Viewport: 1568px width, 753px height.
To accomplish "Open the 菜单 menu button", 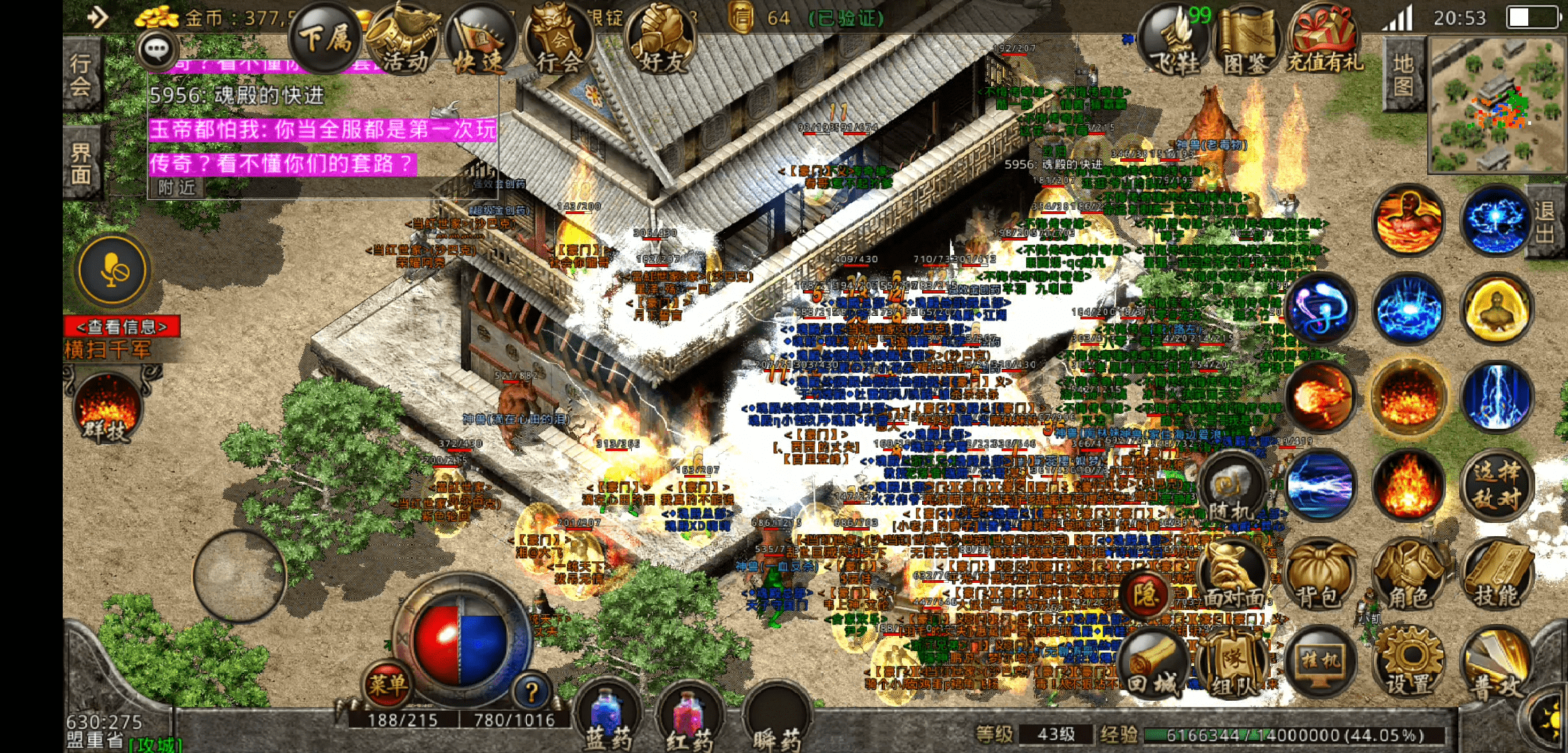I will 386,684.
